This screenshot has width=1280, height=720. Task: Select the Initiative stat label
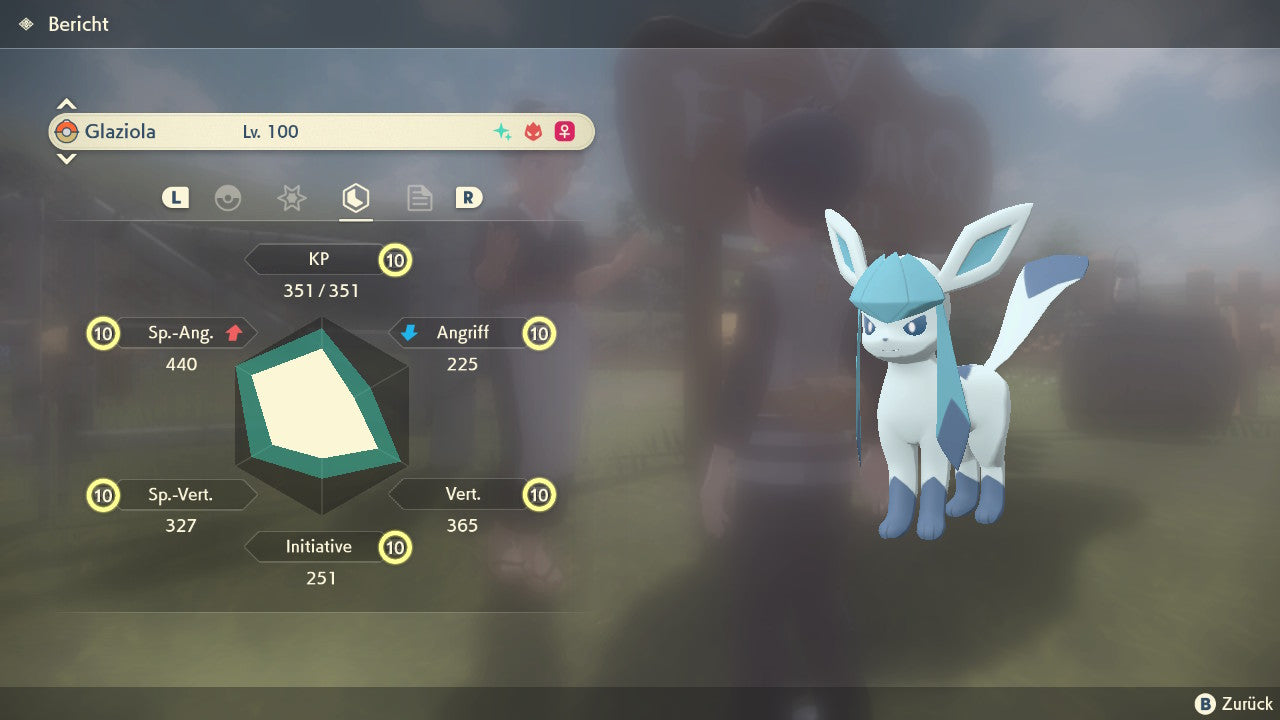(x=318, y=547)
